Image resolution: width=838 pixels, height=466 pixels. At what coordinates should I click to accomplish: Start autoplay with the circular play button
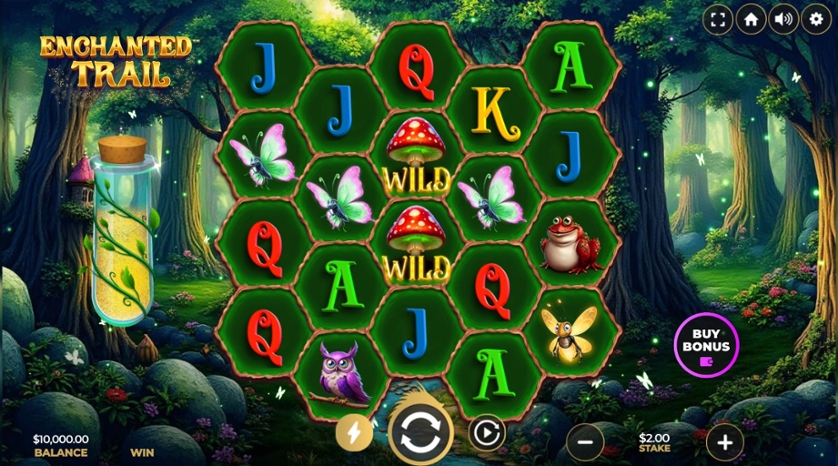point(486,432)
